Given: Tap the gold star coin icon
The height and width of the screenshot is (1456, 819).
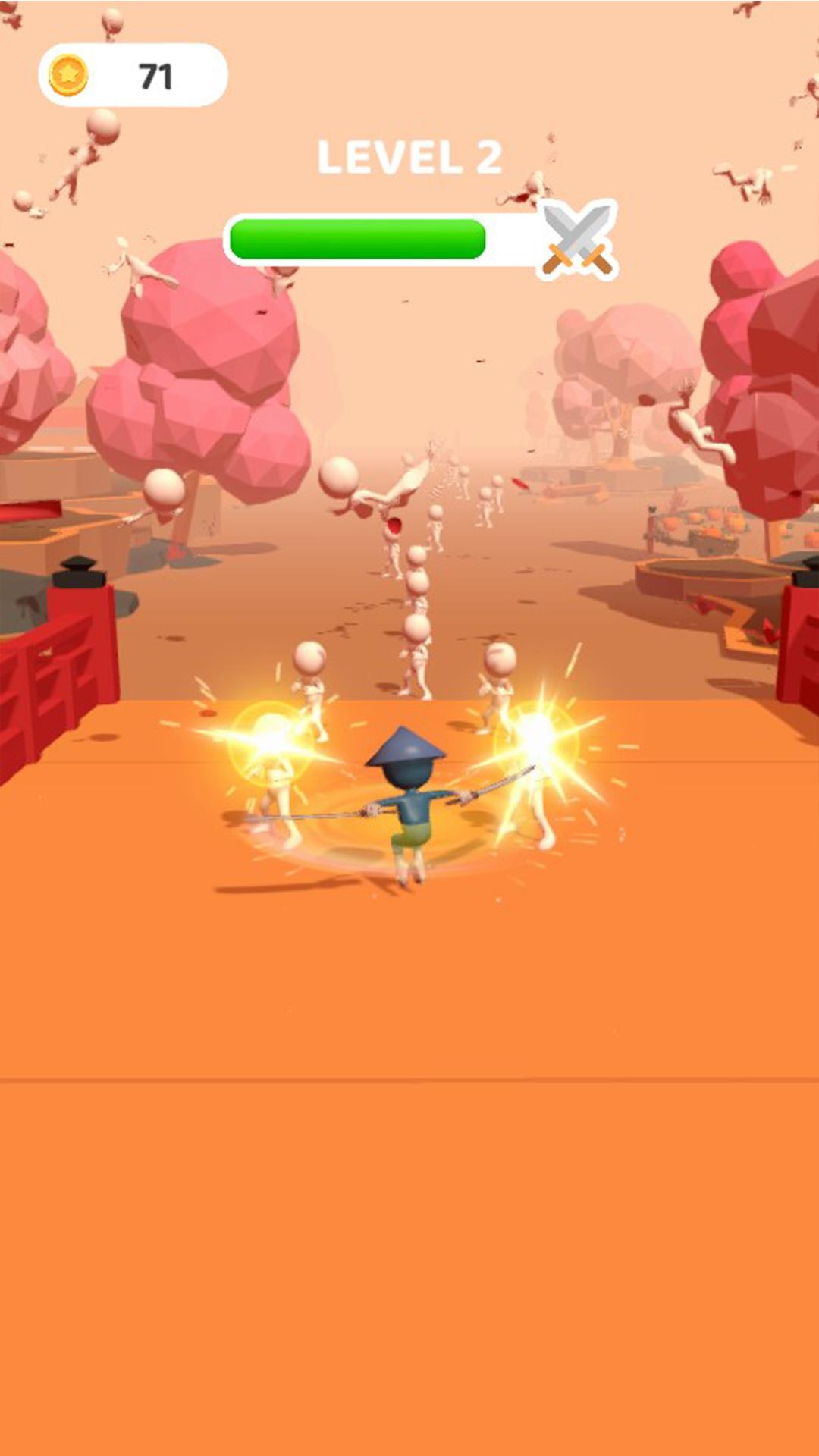Looking at the screenshot, I should pyautogui.click(x=68, y=75).
